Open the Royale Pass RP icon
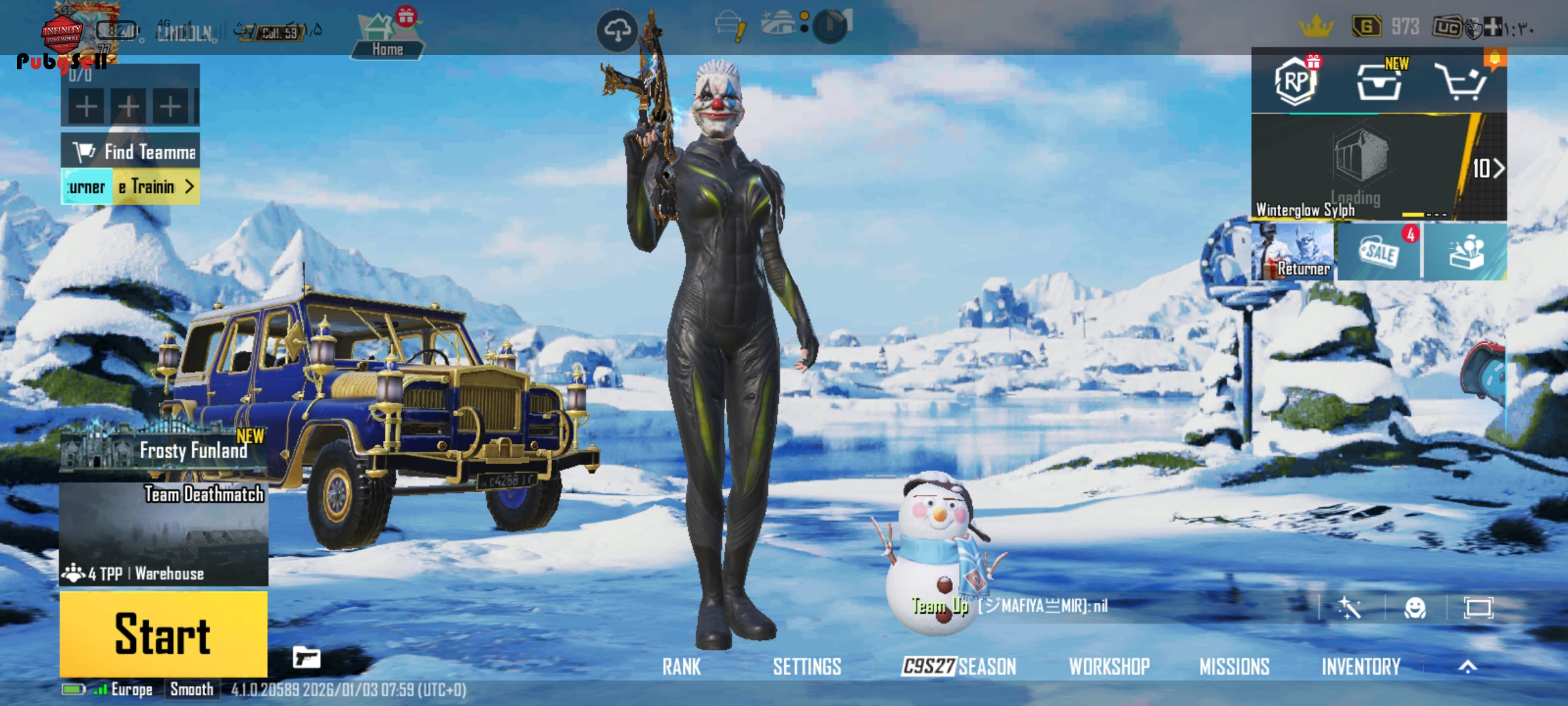The image size is (1568, 706). 1296,82
